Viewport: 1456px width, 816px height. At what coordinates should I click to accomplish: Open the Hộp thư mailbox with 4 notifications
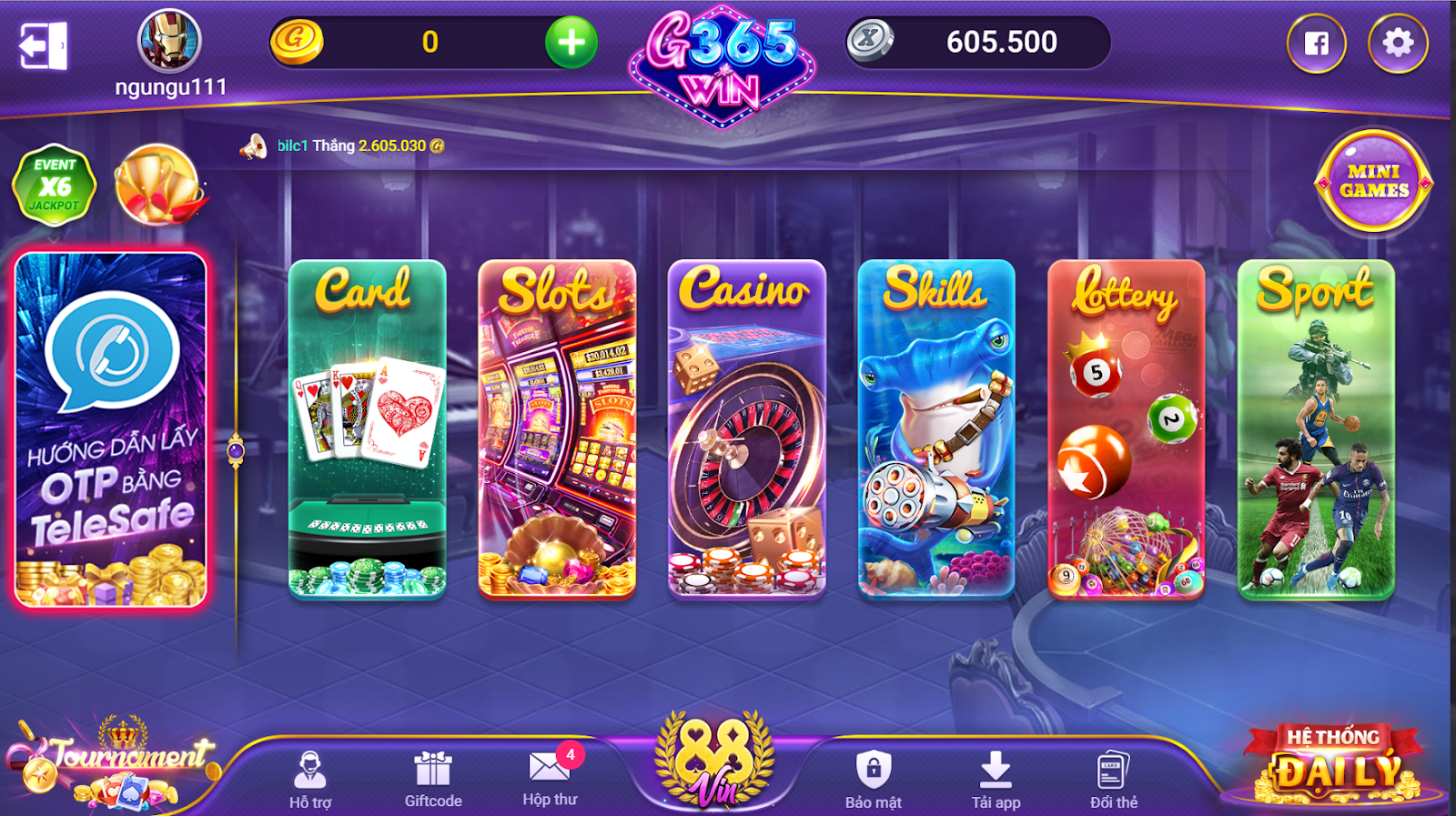(550, 767)
